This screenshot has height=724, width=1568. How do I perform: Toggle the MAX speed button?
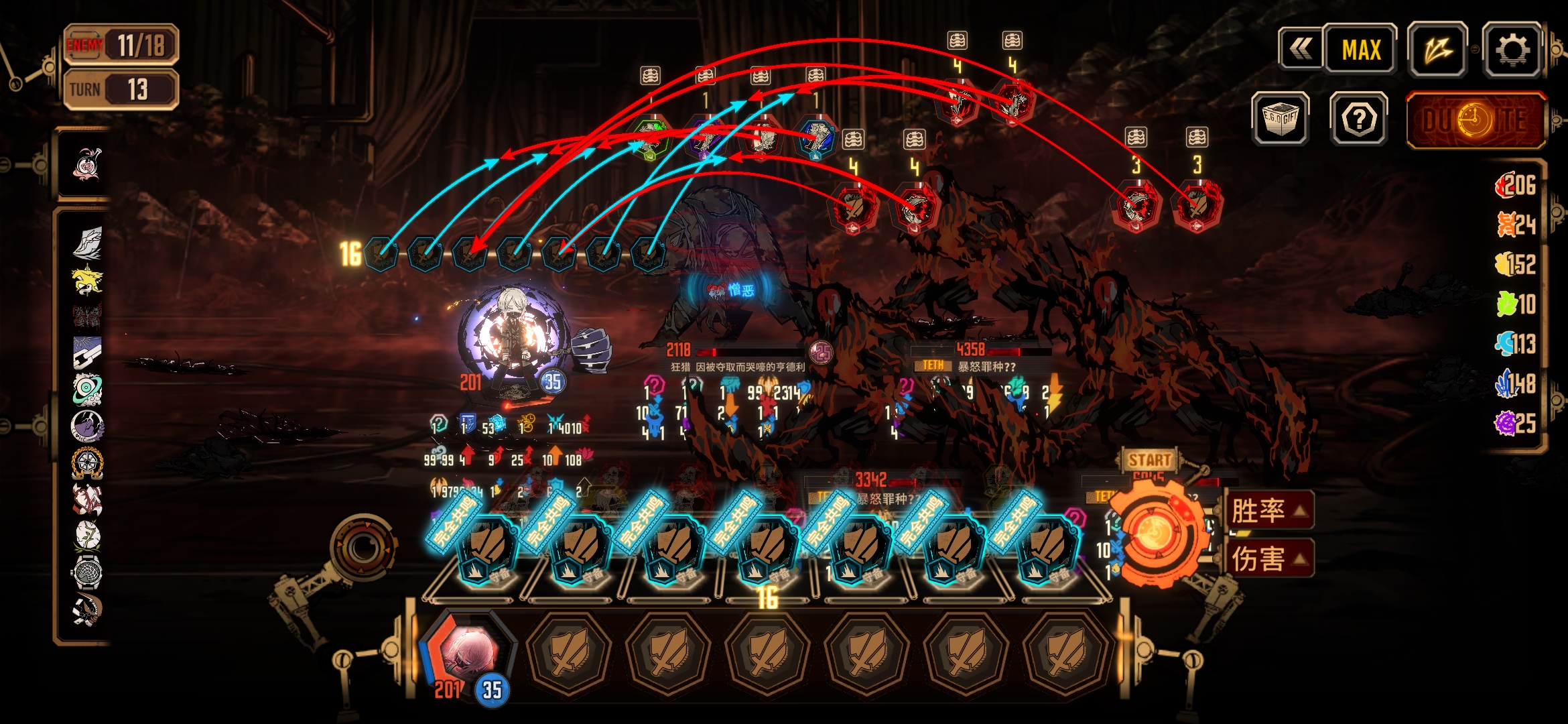coord(1361,50)
